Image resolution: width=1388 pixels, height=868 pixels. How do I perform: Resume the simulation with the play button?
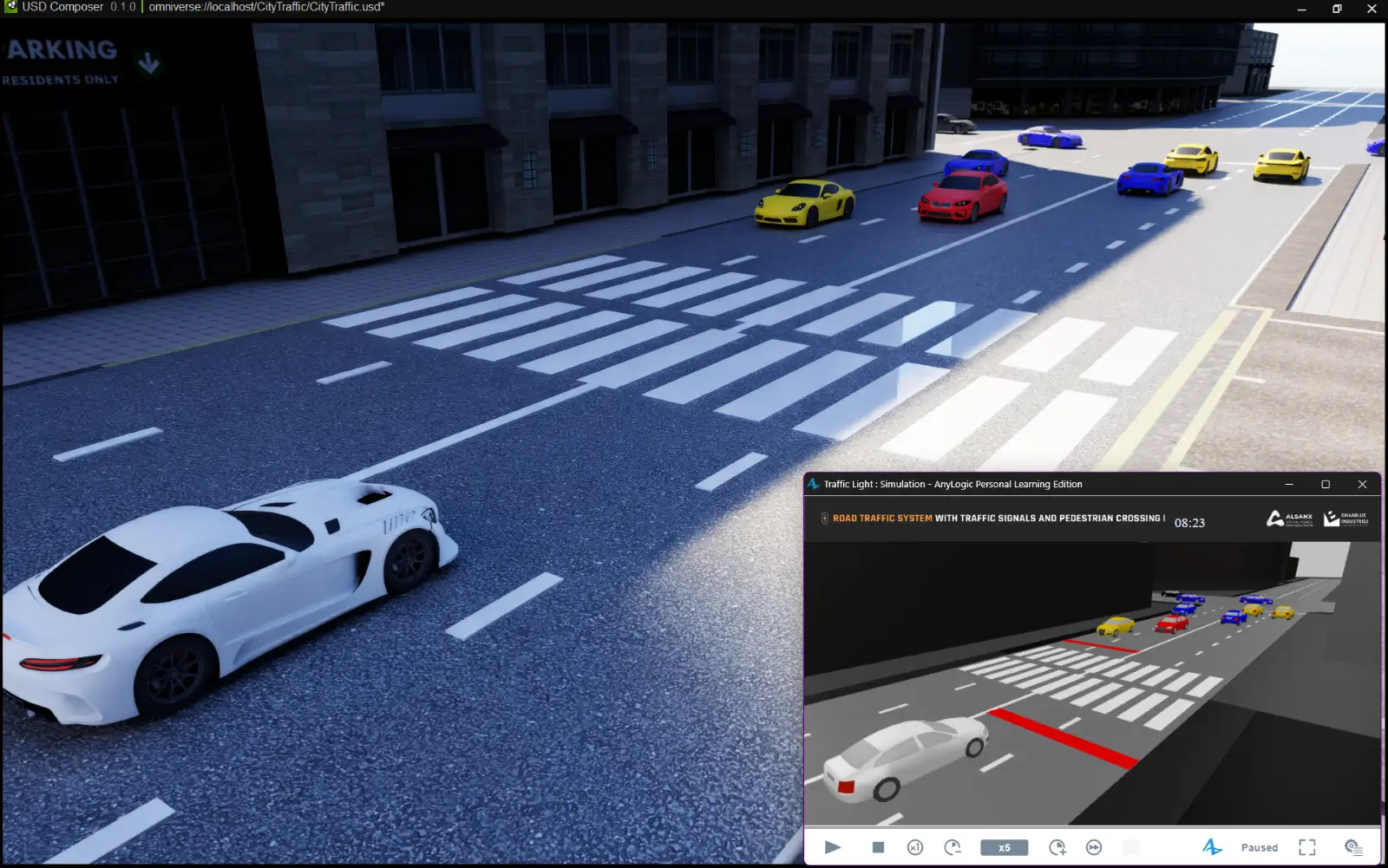pos(833,847)
